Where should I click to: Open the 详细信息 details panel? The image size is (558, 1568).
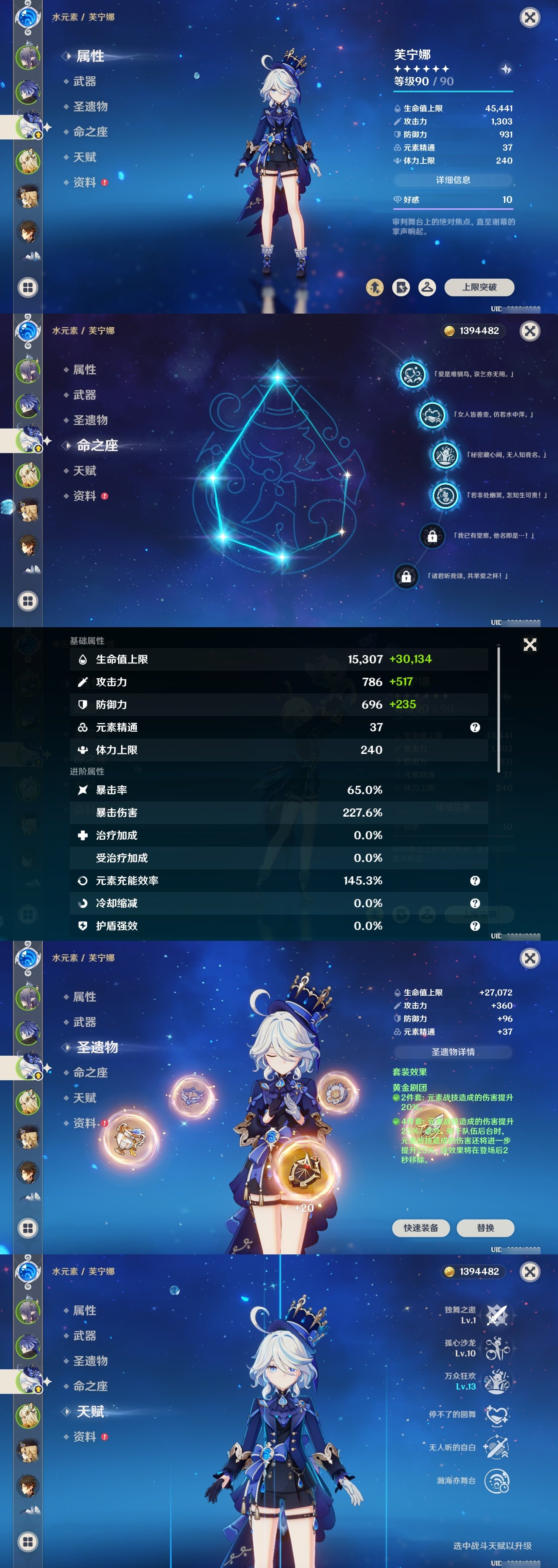(x=454, y=180)
